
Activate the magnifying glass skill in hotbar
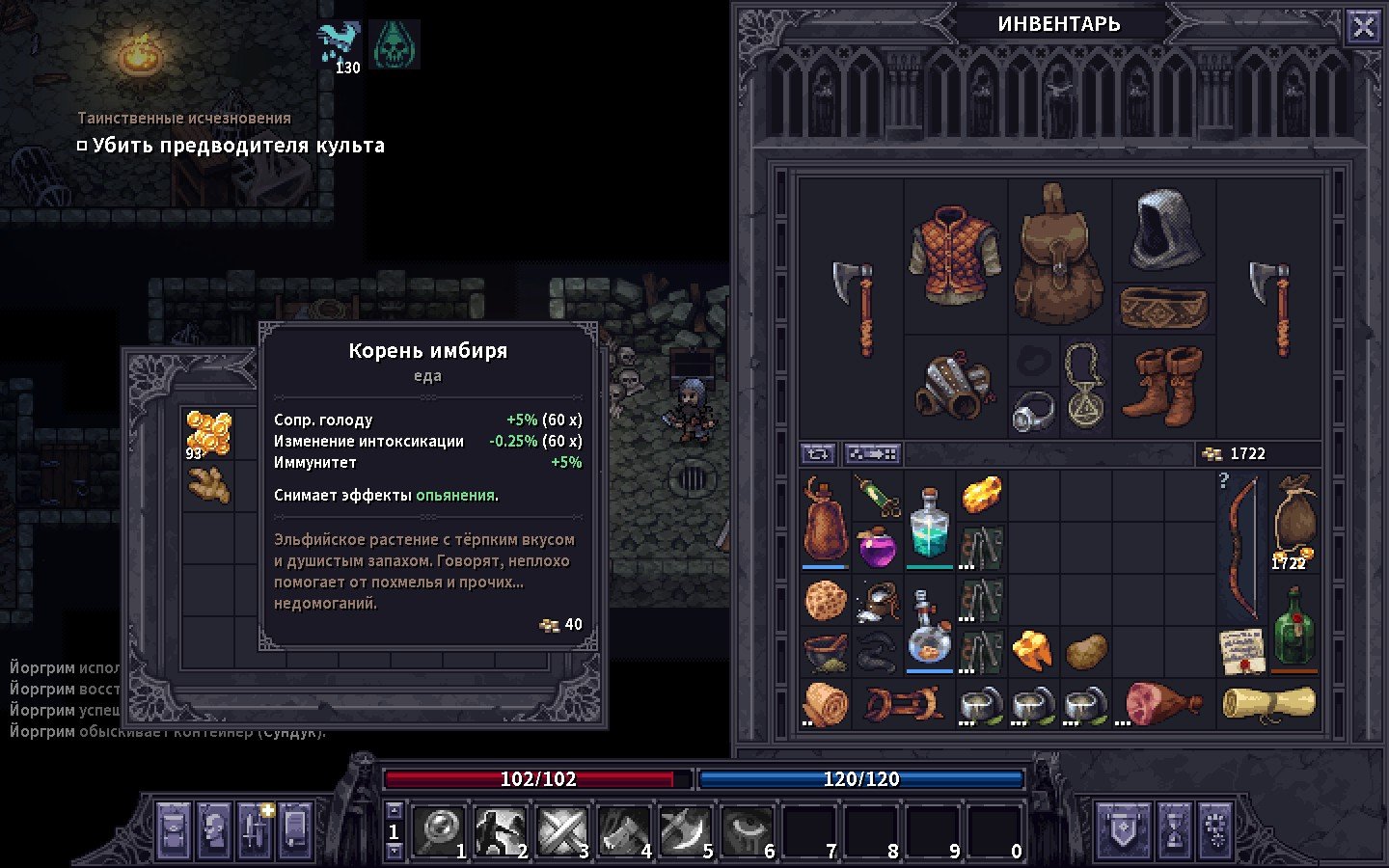tap(441, 829)
